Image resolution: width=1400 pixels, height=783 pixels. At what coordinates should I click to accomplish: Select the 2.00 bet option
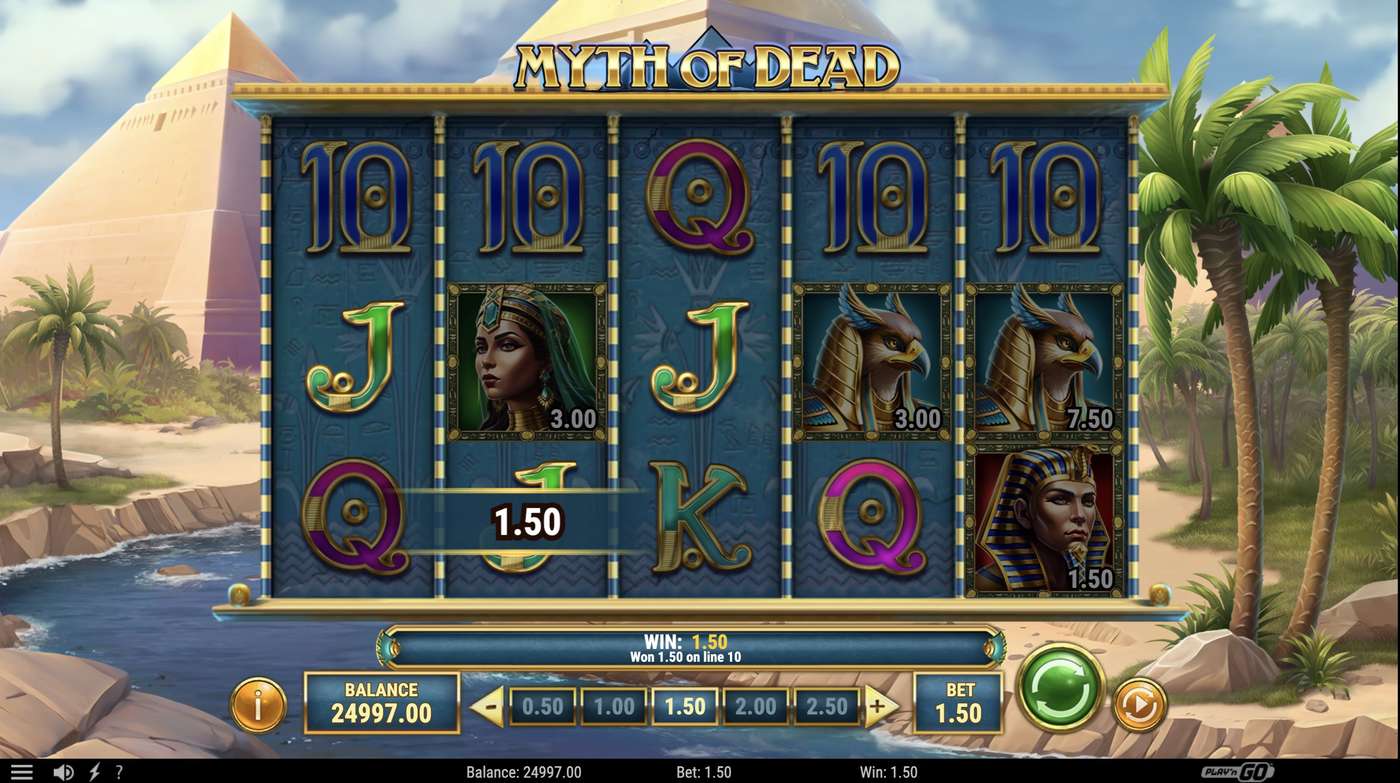pyautogui.click(x=757, y=705)
